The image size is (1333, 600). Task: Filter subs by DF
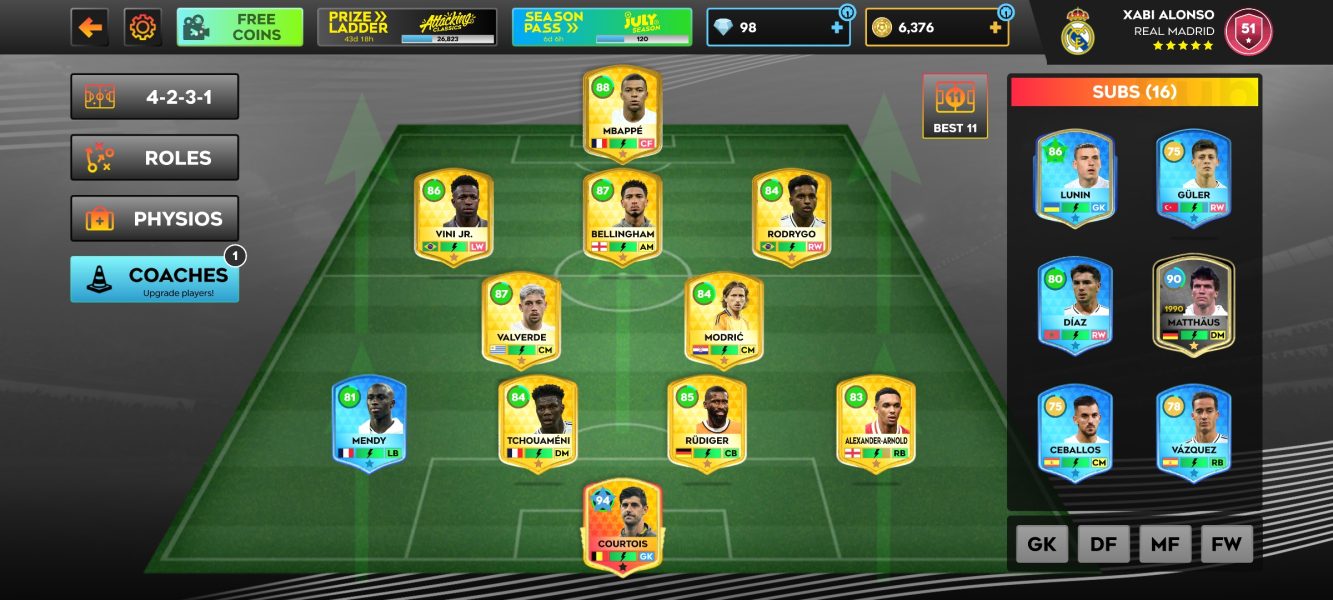click(x=1103, y=544)
